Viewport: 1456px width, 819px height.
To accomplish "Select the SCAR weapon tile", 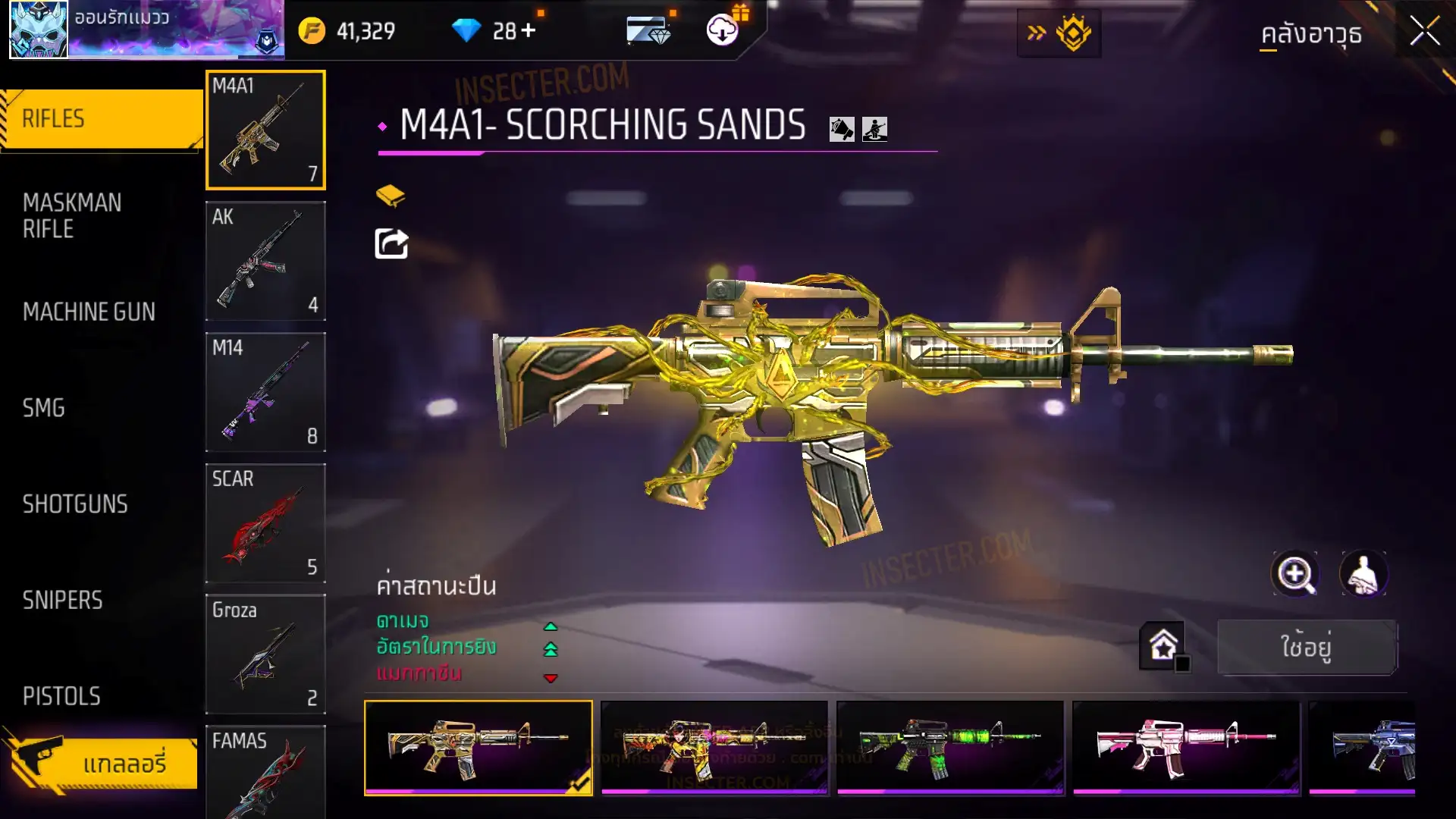I will pos(265,523).
